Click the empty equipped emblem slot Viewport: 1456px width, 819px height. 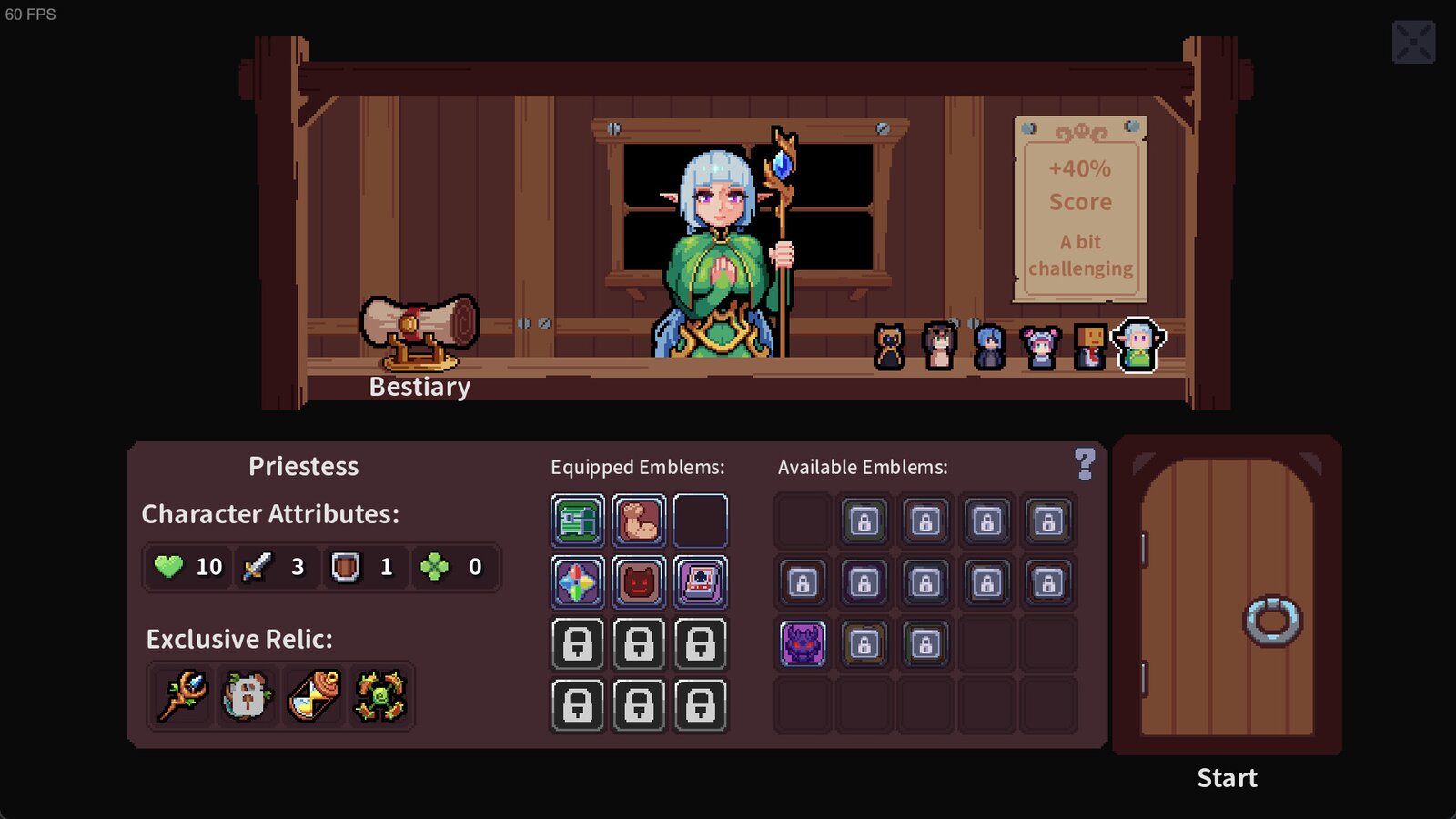[701, 521]
